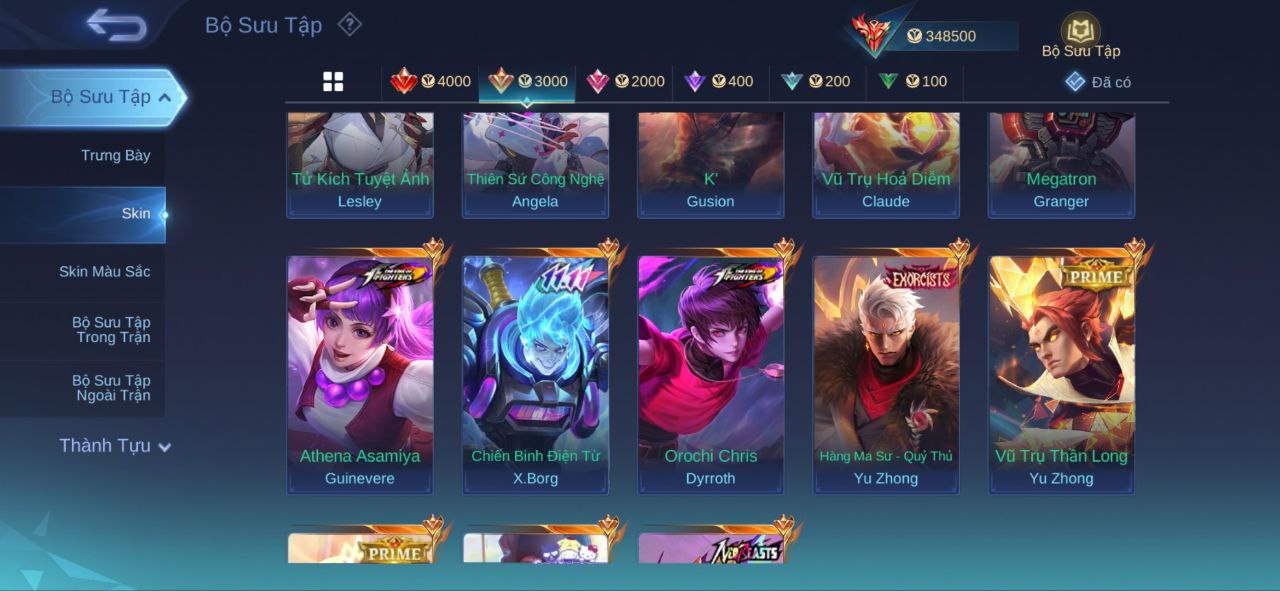Open the Bộ Sưu Tập book icon

tap(1080, 32)
